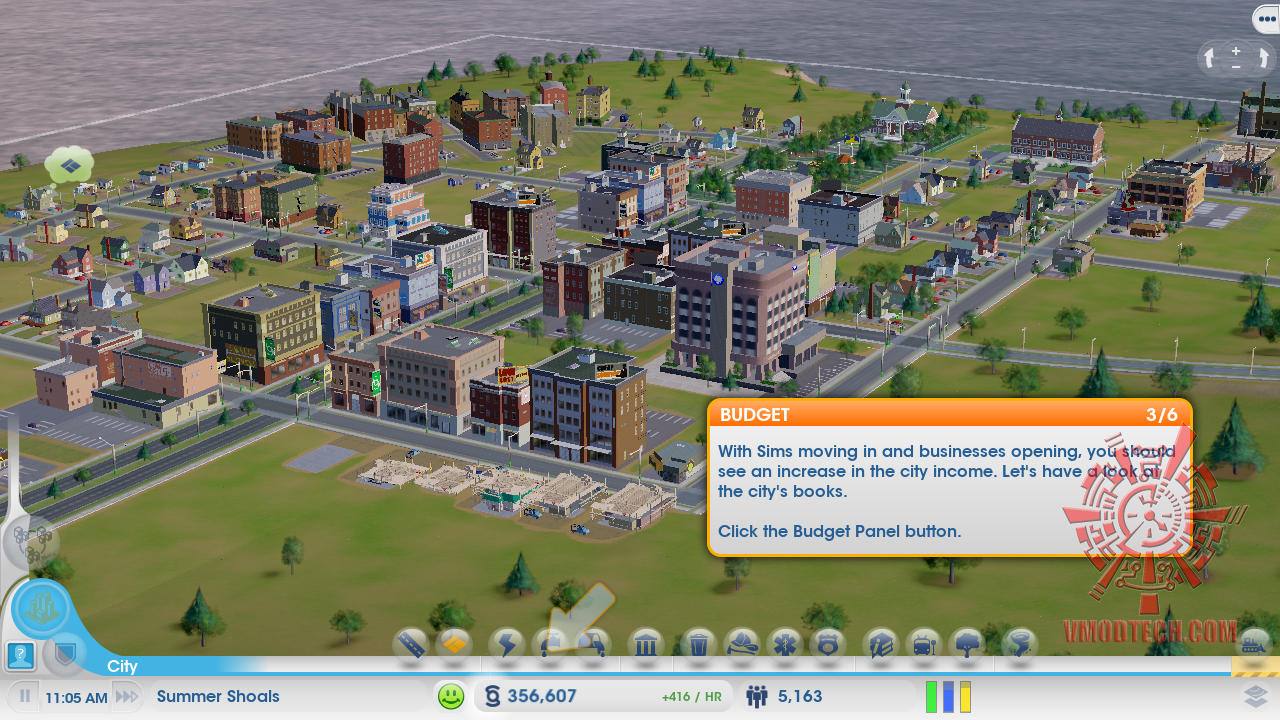Open the Parks tree menu
1280x720 pixels.
(968, 645)
